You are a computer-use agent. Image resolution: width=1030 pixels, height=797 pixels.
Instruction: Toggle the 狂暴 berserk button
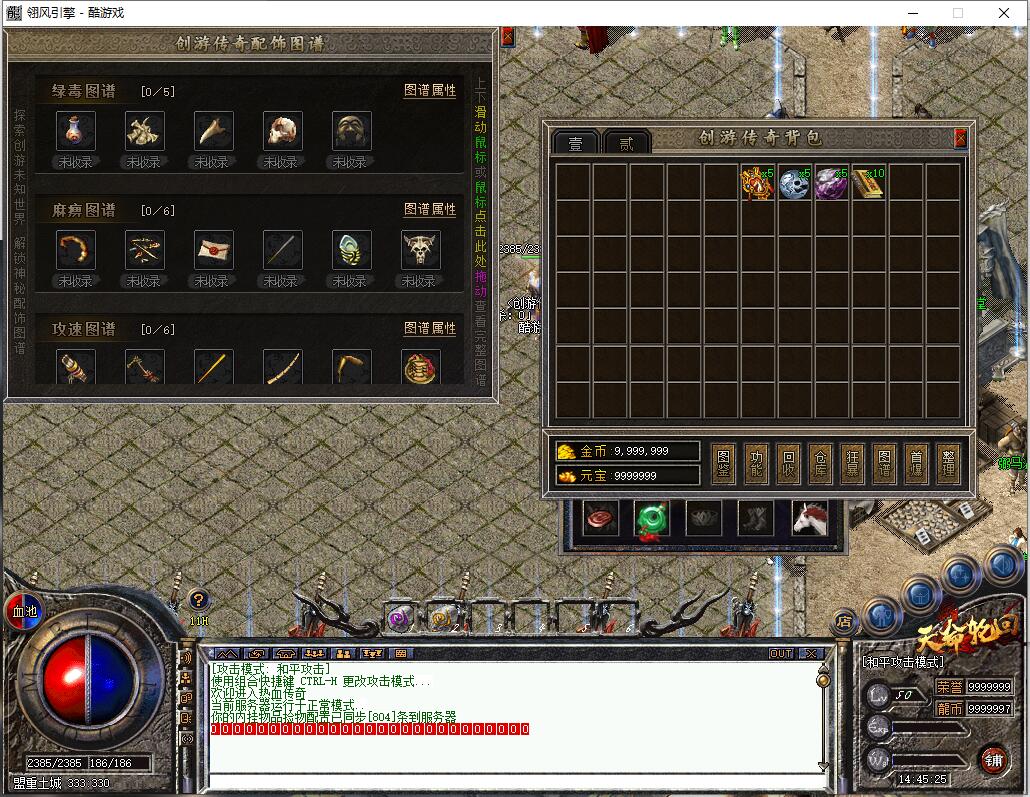click(852, 465)
